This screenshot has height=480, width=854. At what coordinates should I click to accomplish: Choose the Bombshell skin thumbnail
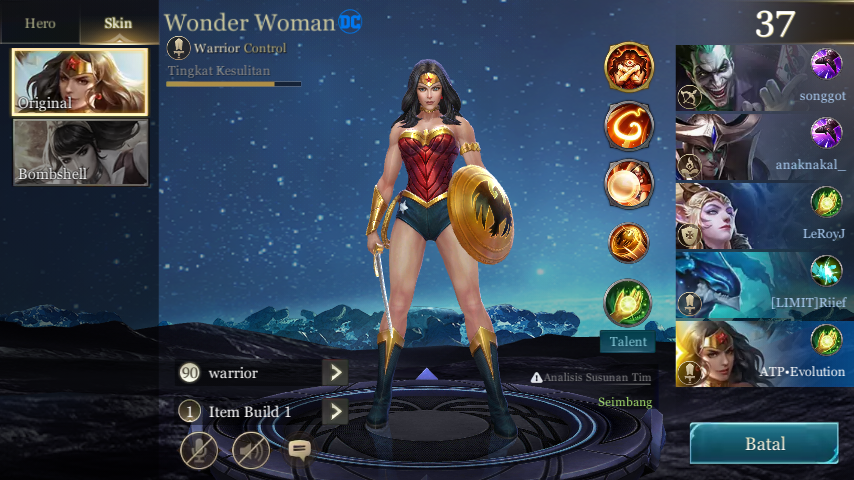[x=80, y=153]
